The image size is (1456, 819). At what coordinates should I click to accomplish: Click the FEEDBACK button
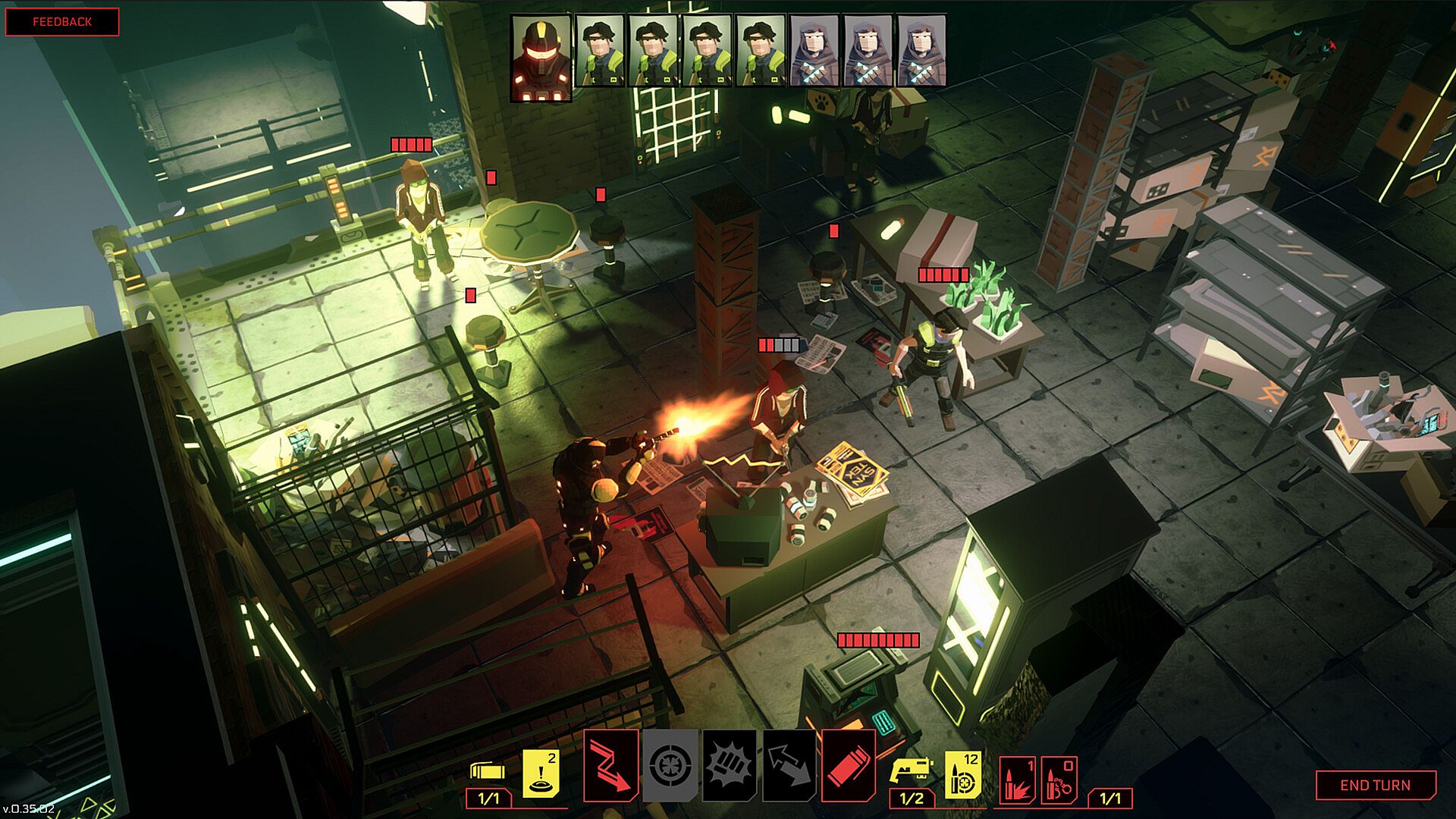click(62, 22)
